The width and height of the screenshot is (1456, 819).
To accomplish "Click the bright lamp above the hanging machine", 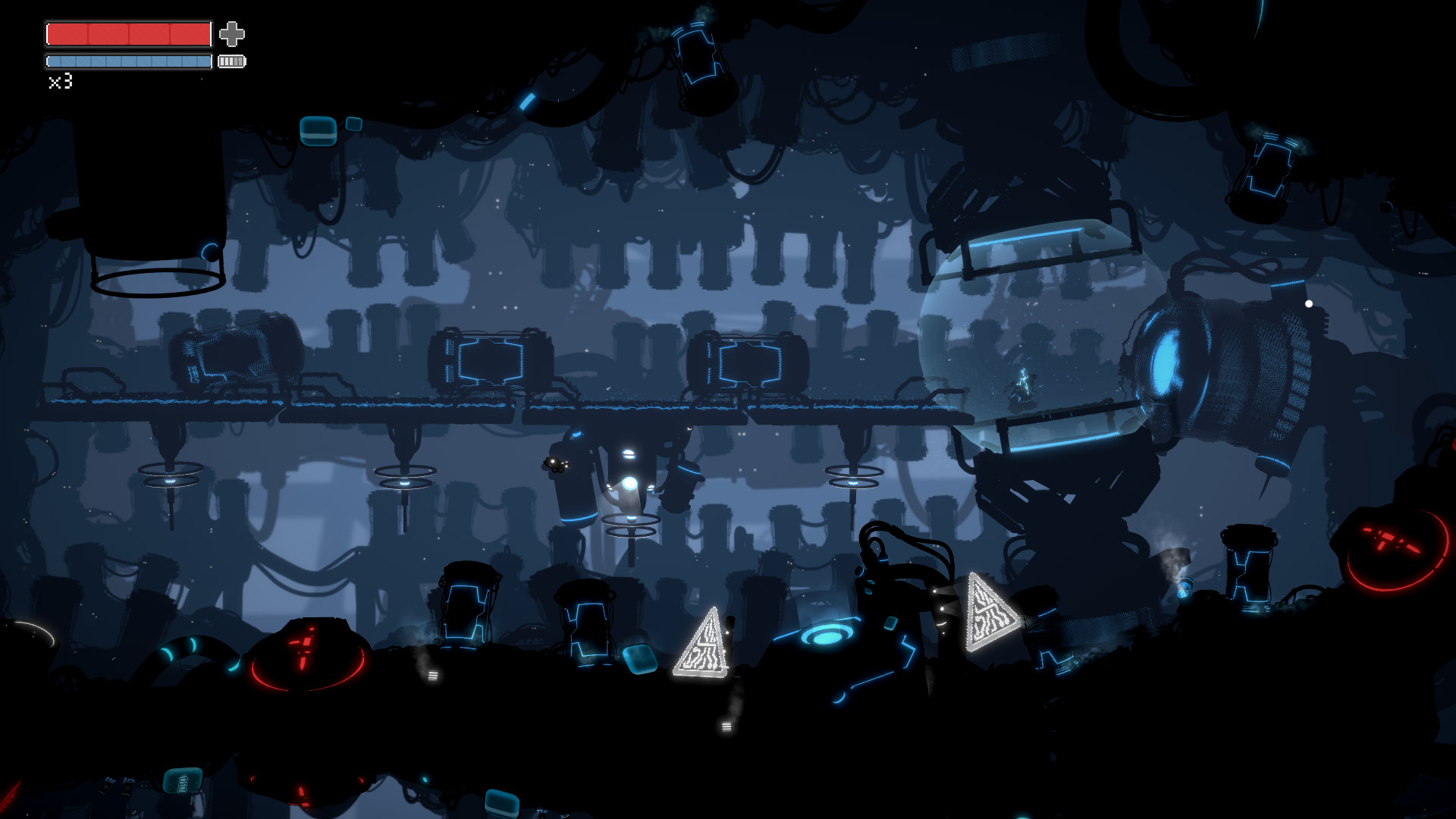I will pyautogui.click(x=629, y=455).
